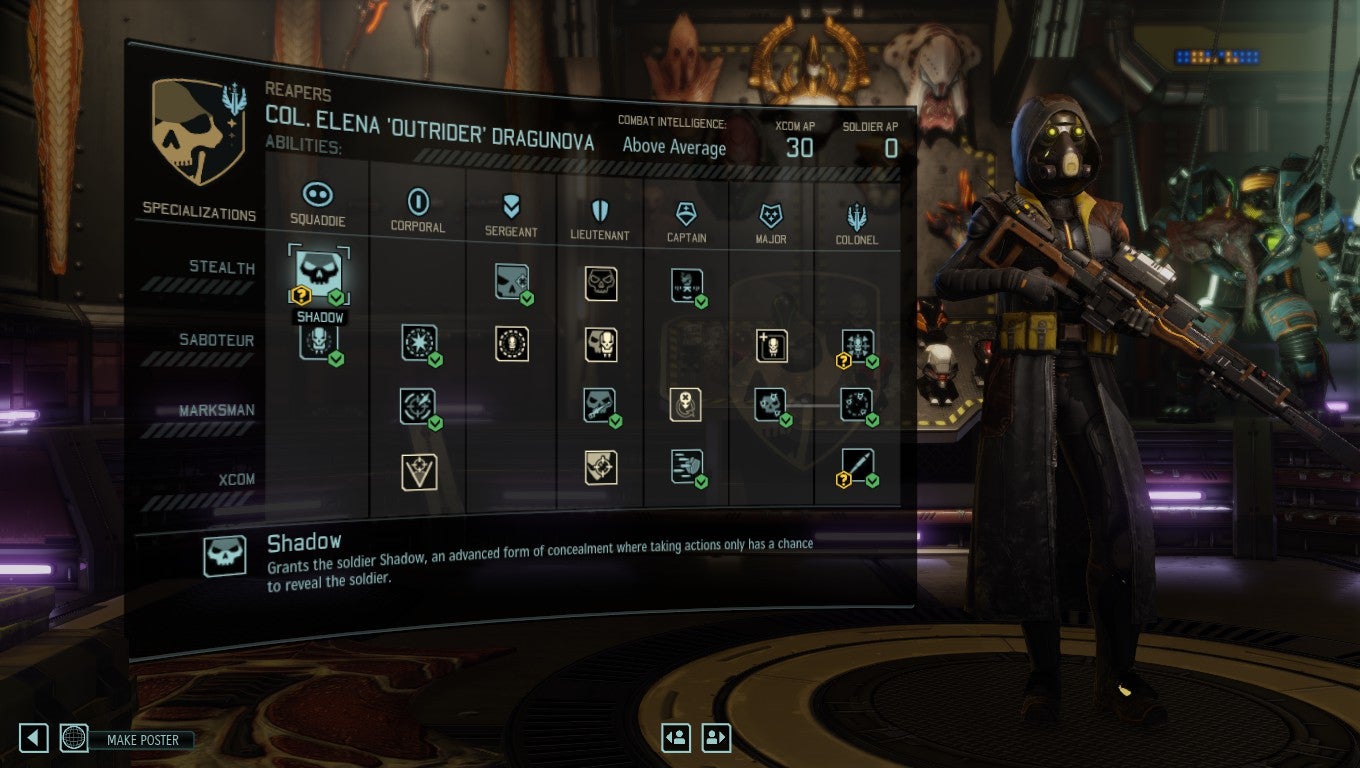1360x768 pixels.
Task: Click the Soul Harvest icon at Captain rank
Action: pos(685,286)
